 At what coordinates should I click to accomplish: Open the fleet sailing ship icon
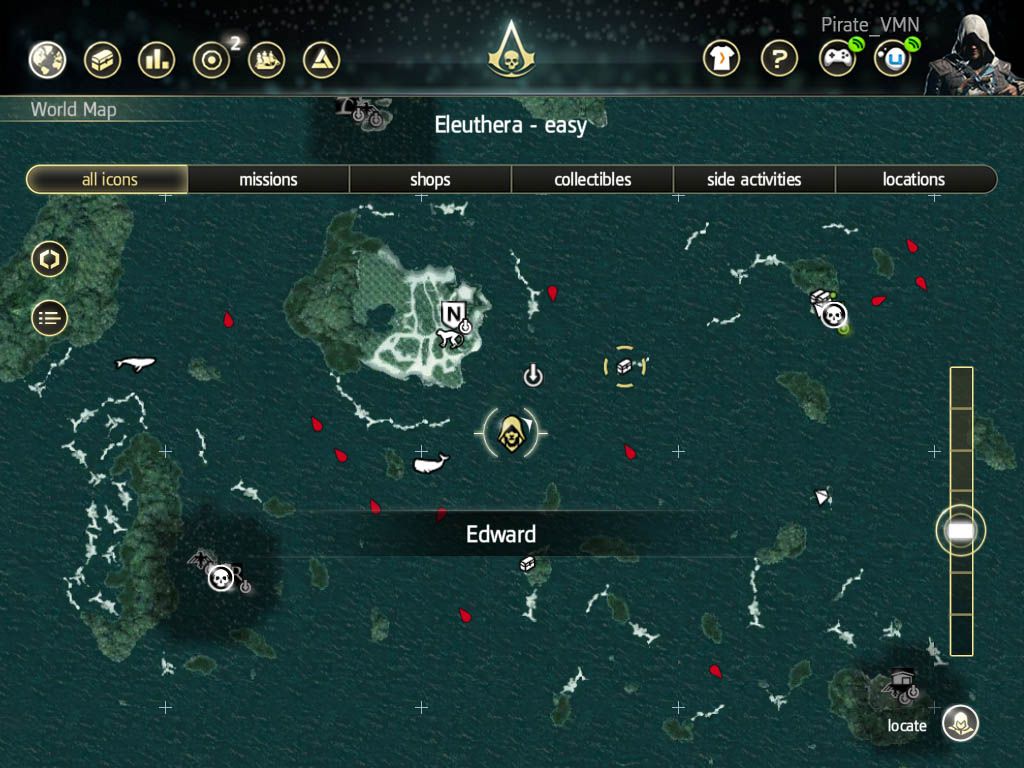[266, 60]
